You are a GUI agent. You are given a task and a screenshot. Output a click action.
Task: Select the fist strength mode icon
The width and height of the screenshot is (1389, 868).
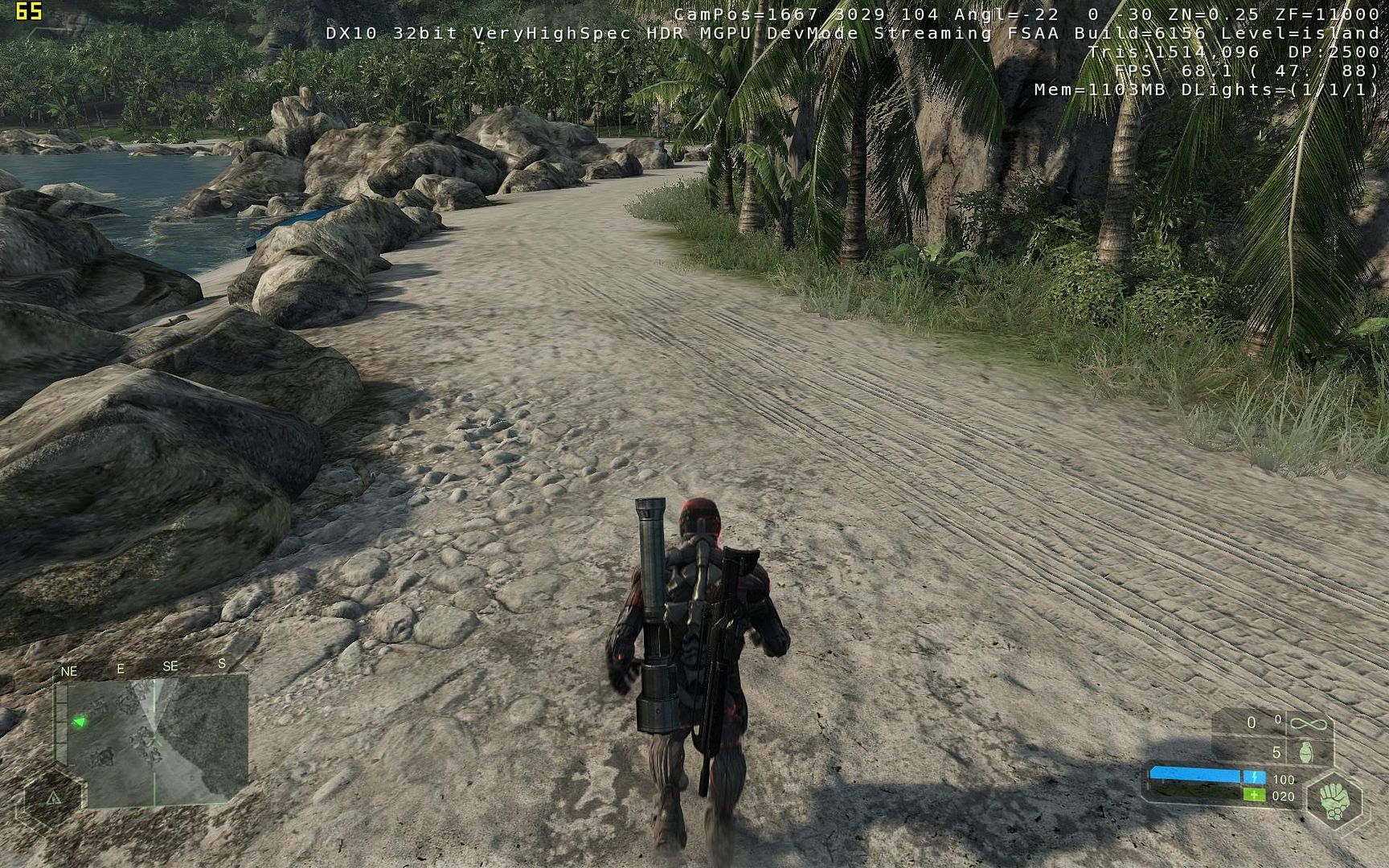point(1335,800)
